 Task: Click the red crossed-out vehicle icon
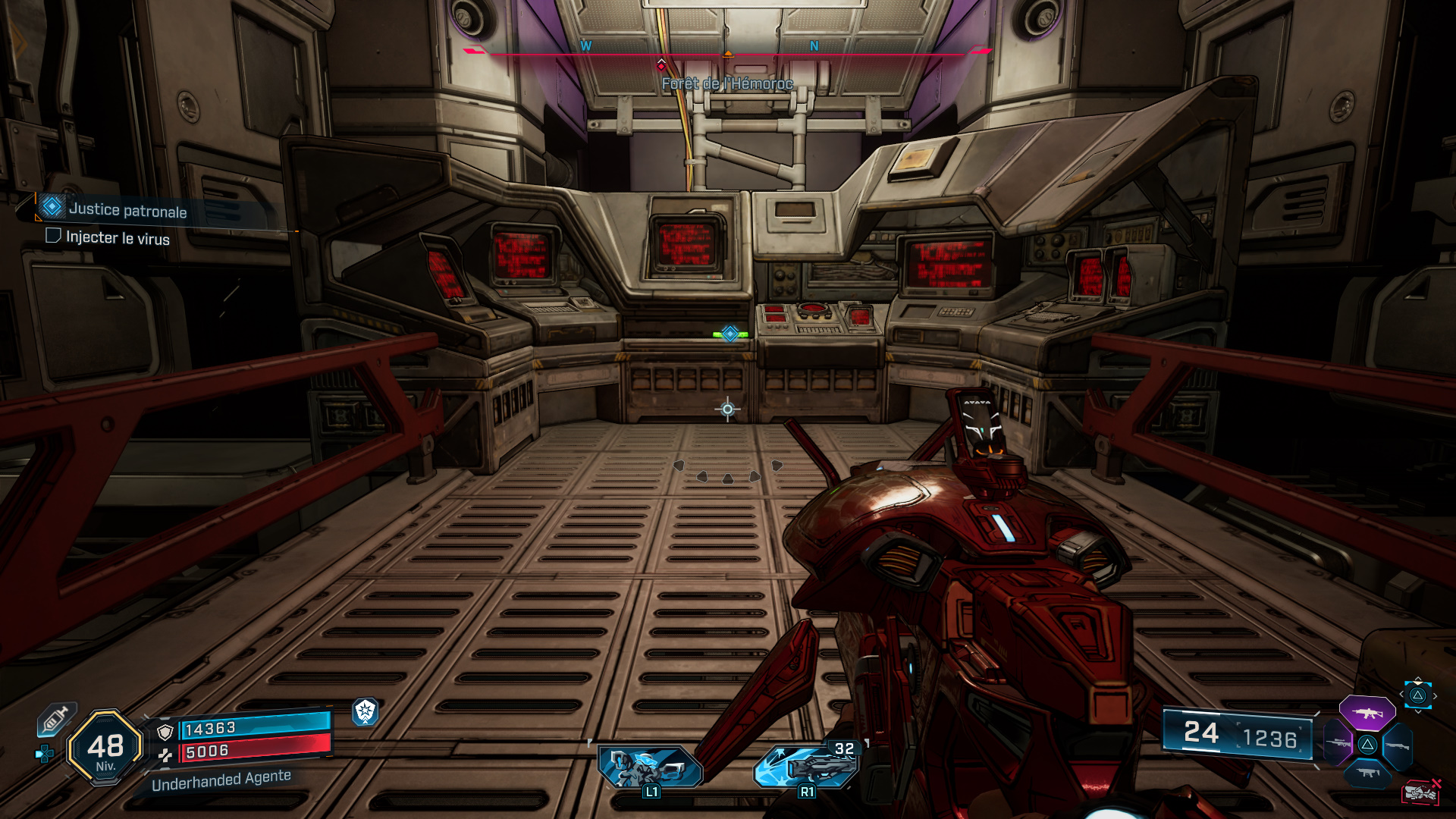(1420, 792)
